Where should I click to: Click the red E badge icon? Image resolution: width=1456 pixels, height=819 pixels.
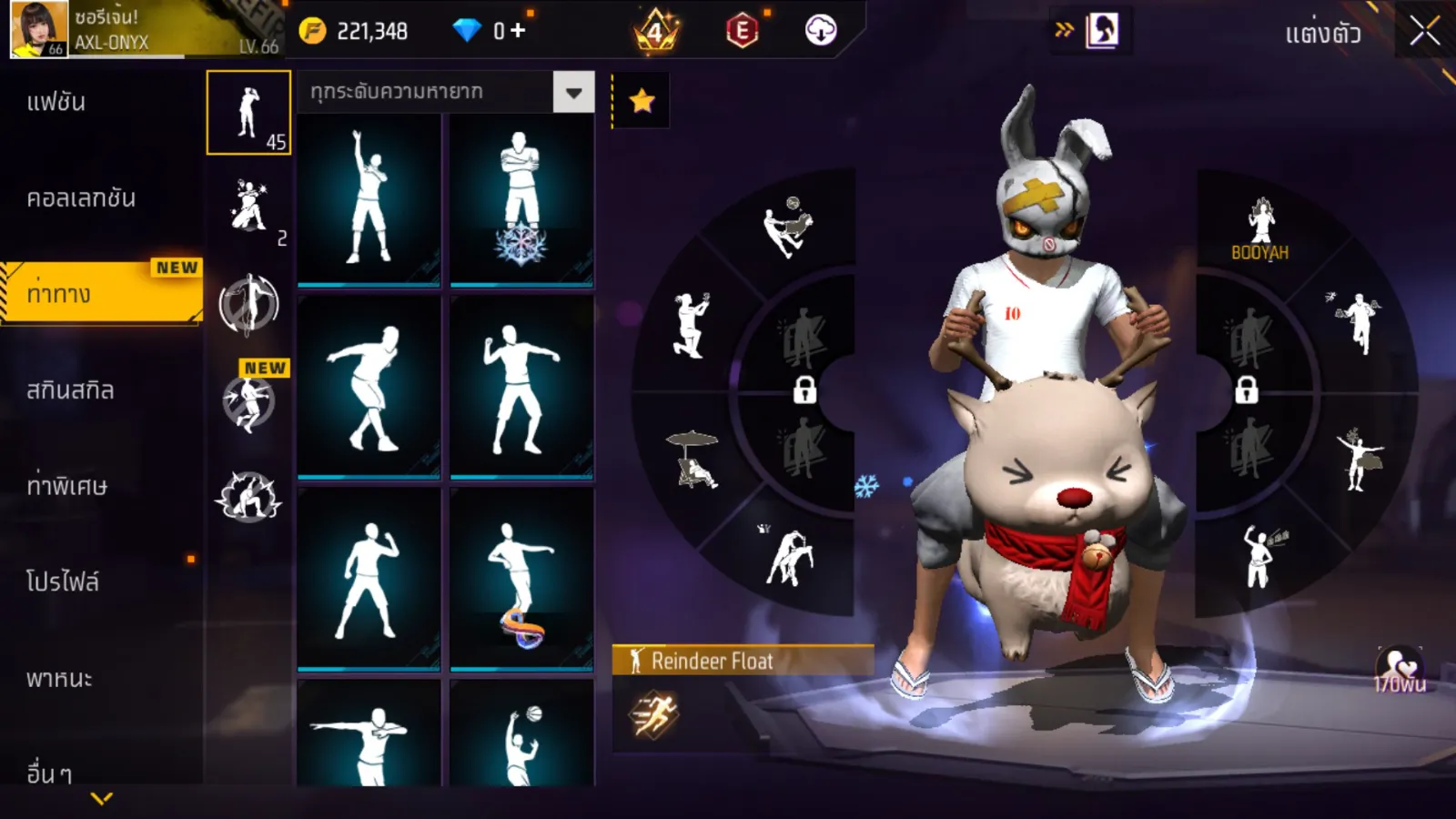[x=742, y=31]
